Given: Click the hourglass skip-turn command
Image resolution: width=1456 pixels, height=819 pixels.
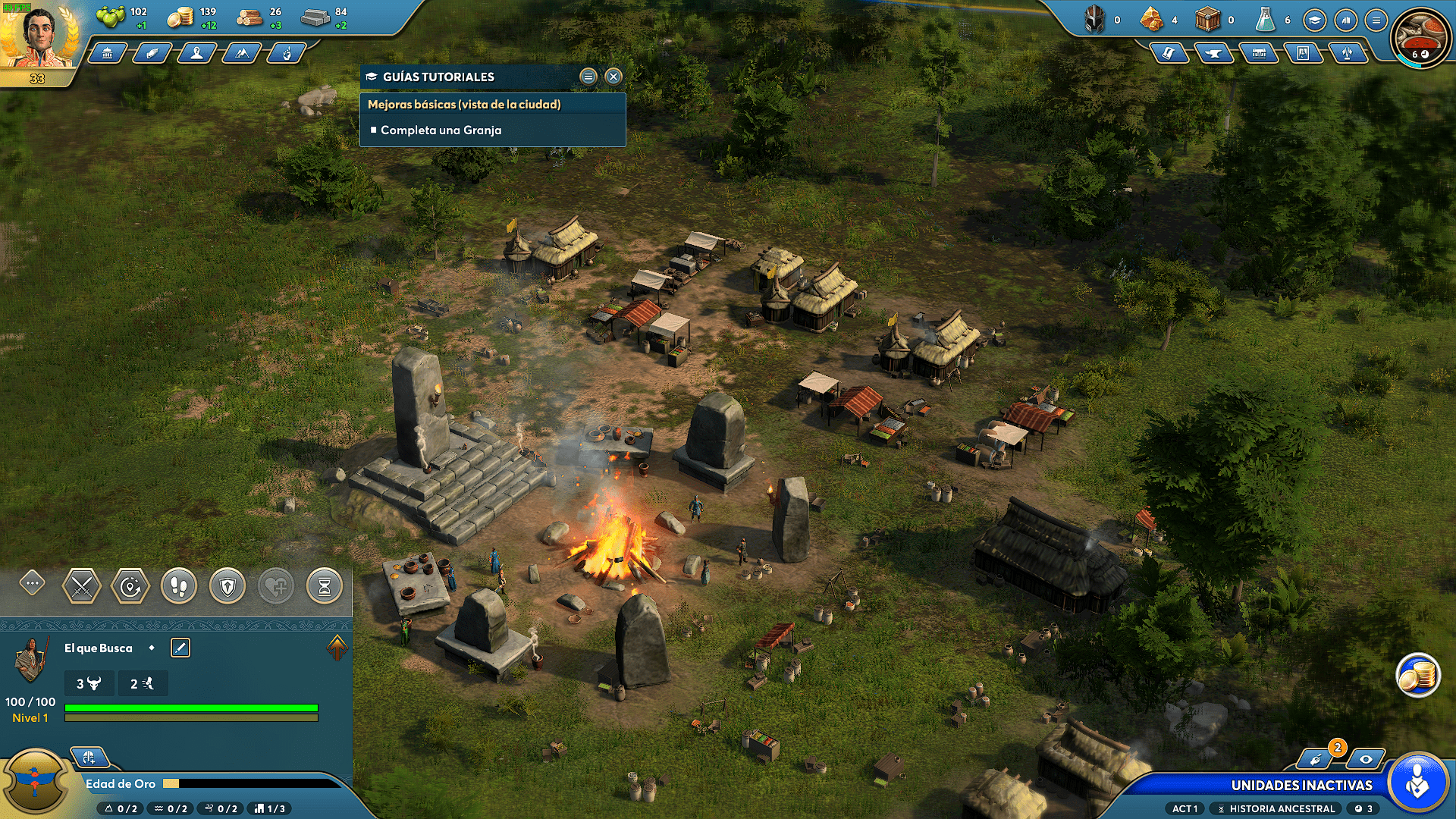Looking at the screenshot, I should tap(325, 586).
